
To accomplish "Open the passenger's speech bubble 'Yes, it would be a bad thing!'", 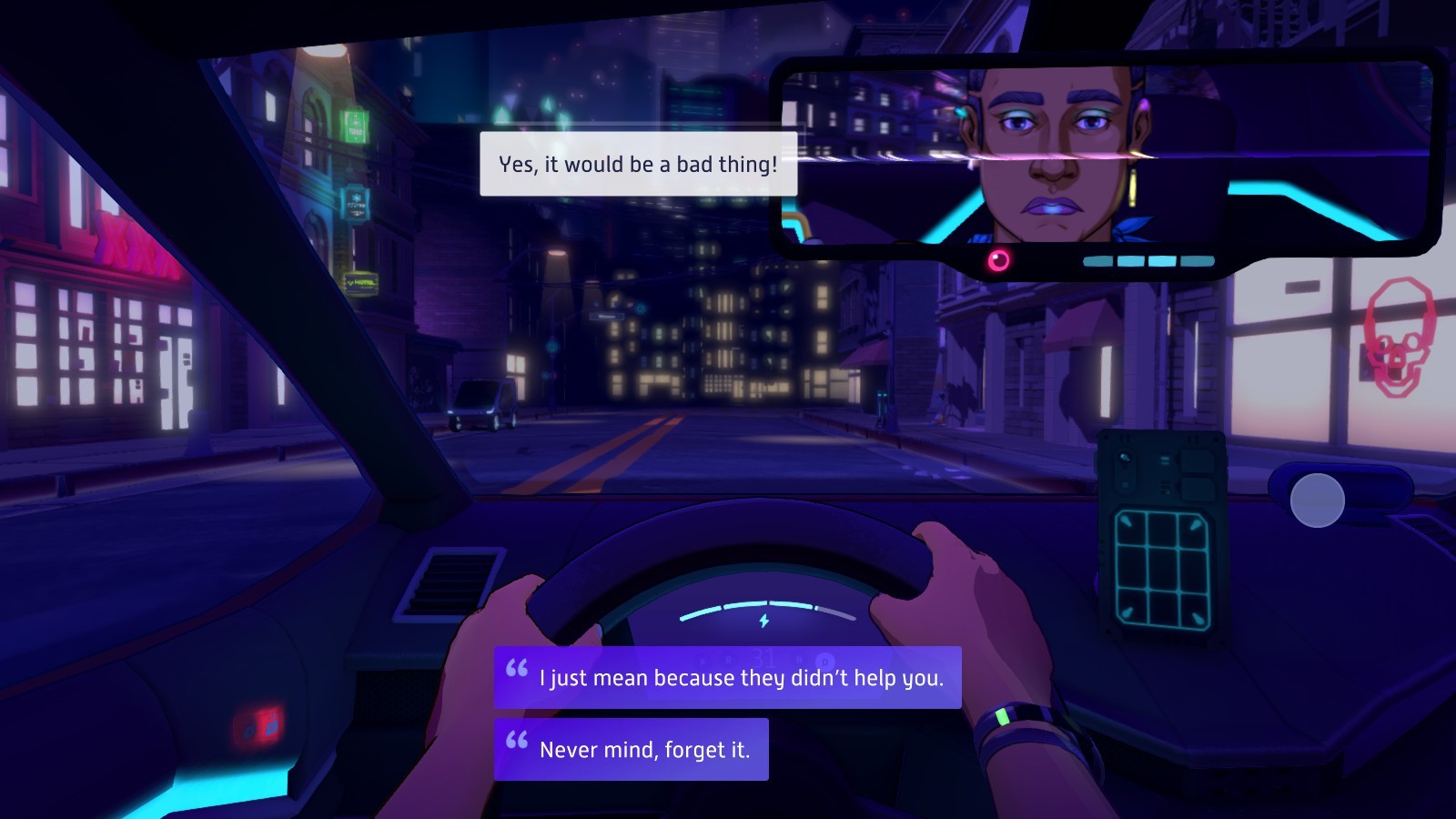I will point(637,165).
